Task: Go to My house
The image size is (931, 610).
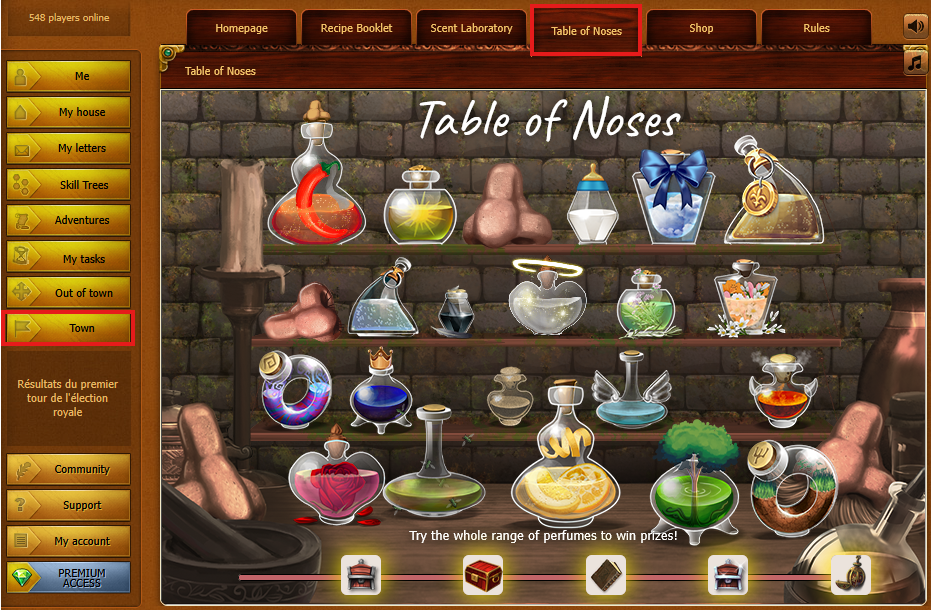Action: [69, 112]
